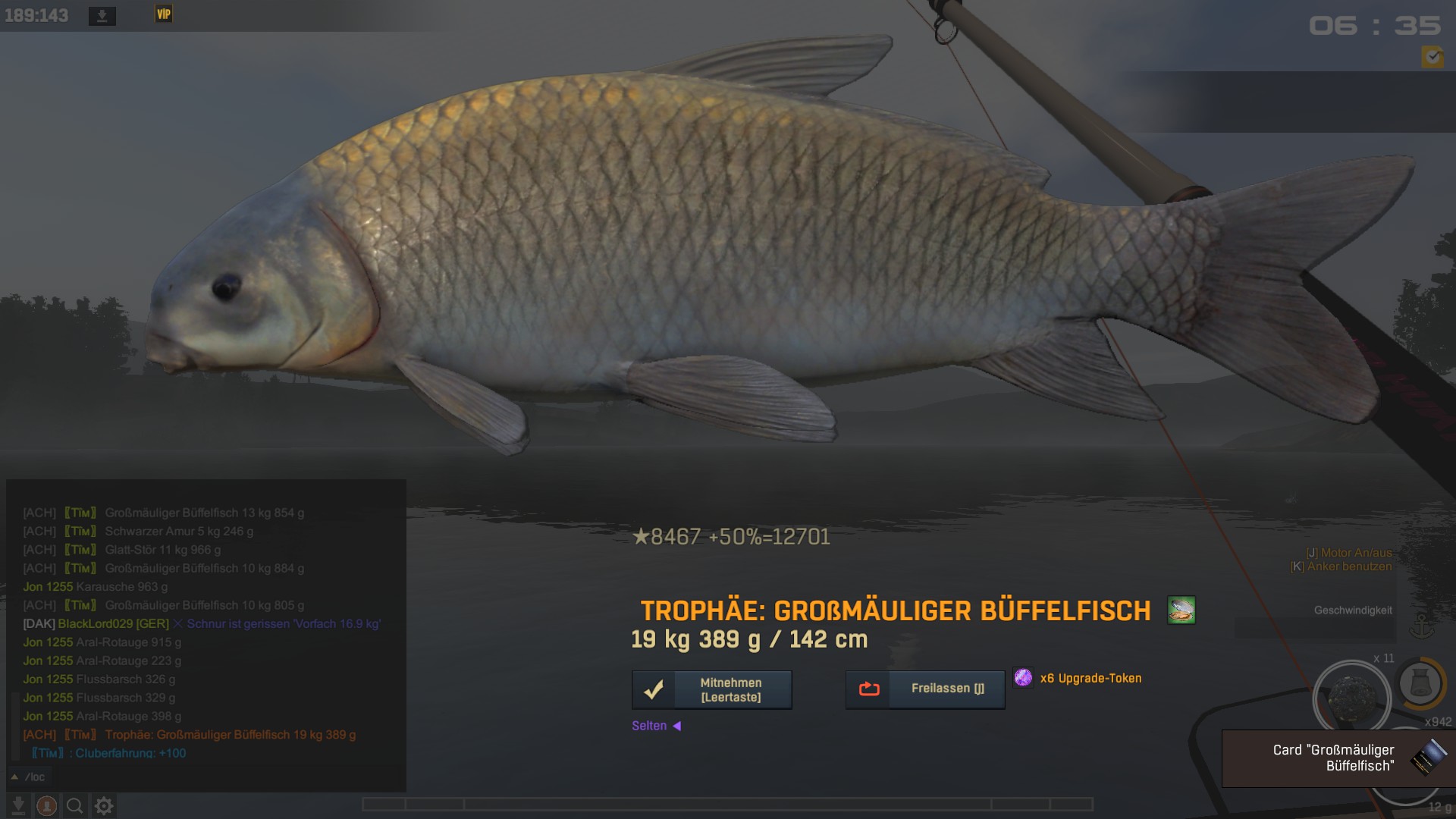Click the purple Upgrade-Token reward icon
Viewport: 1456px width, 819px height.
[x=1023, y=677]
